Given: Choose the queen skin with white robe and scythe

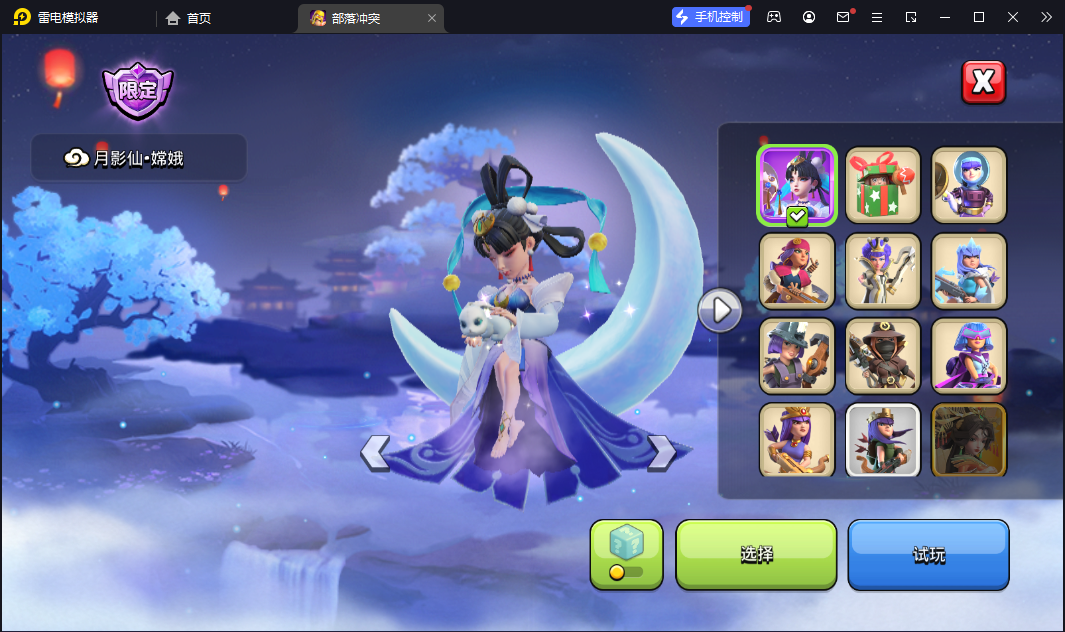Looking at the screenshot, I should [x=882, y=270].
